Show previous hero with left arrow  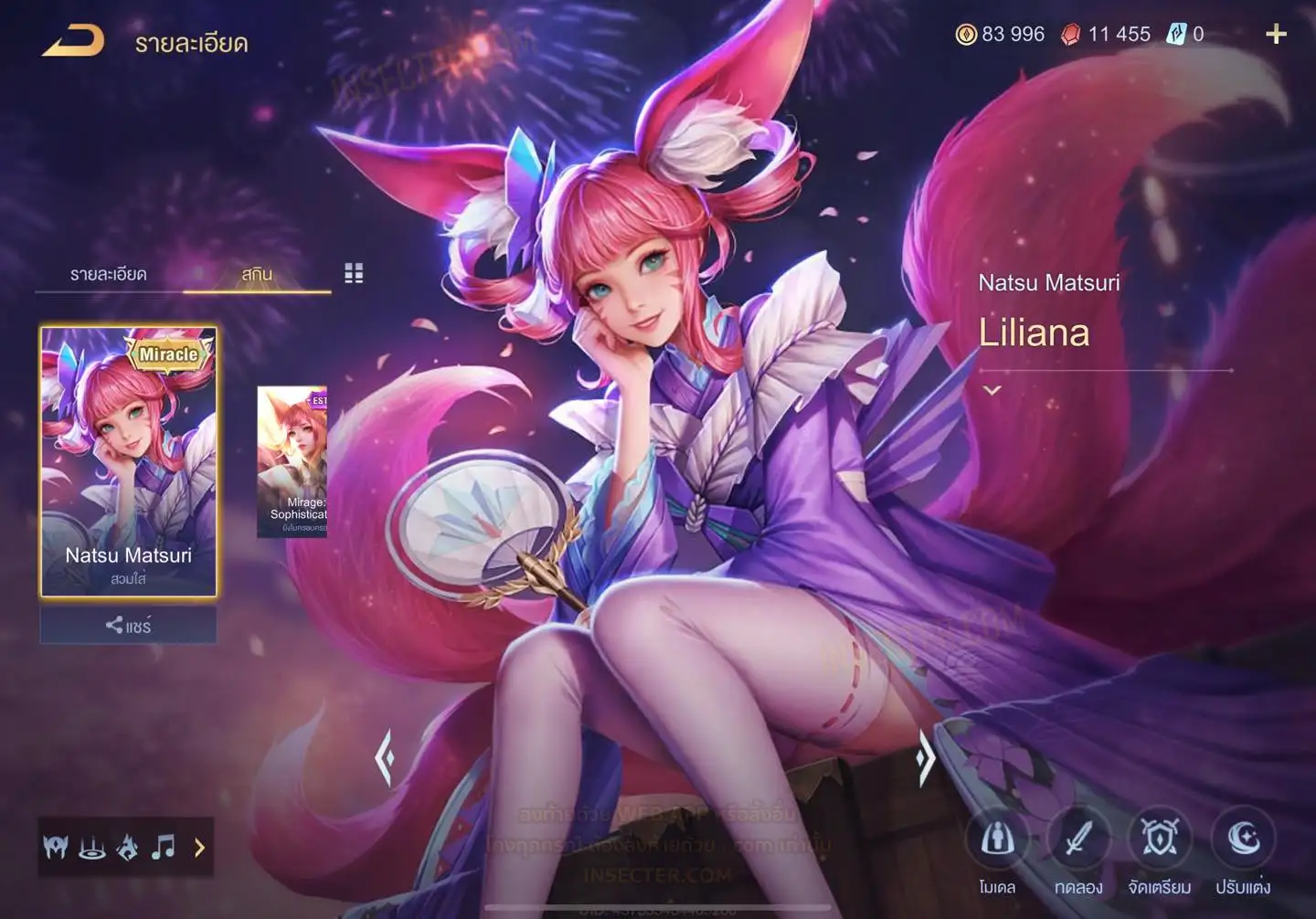click(385, 757)
